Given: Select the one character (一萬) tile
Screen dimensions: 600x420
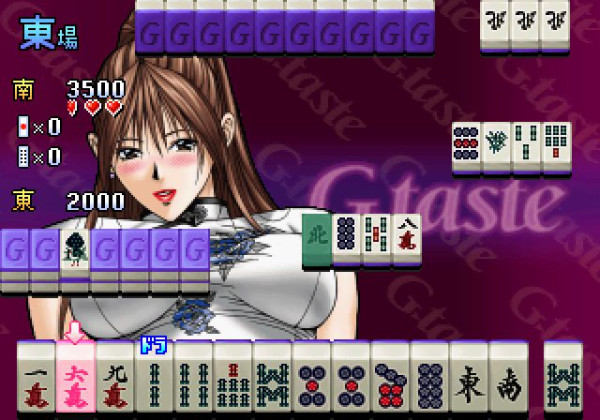Looking at the screenshot, I should point(36,382).
